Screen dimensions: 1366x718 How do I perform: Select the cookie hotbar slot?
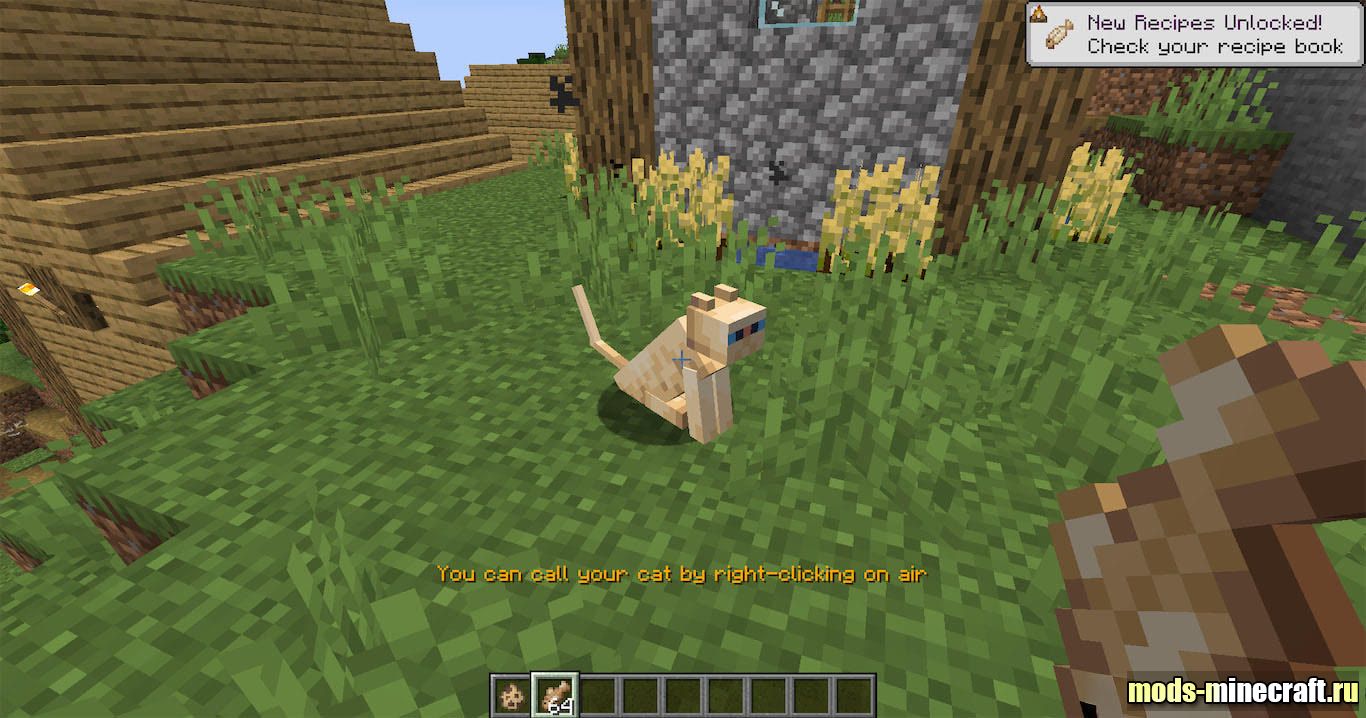pos(512,694)
